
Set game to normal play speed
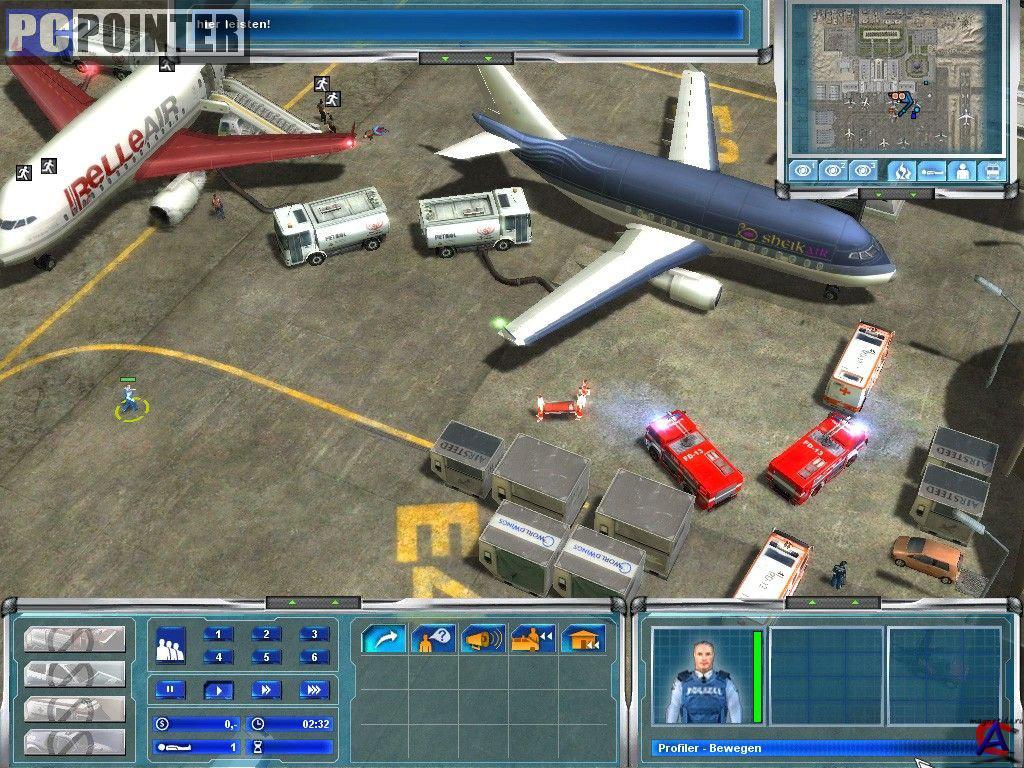pyautogui.click(x=218, y=689)
